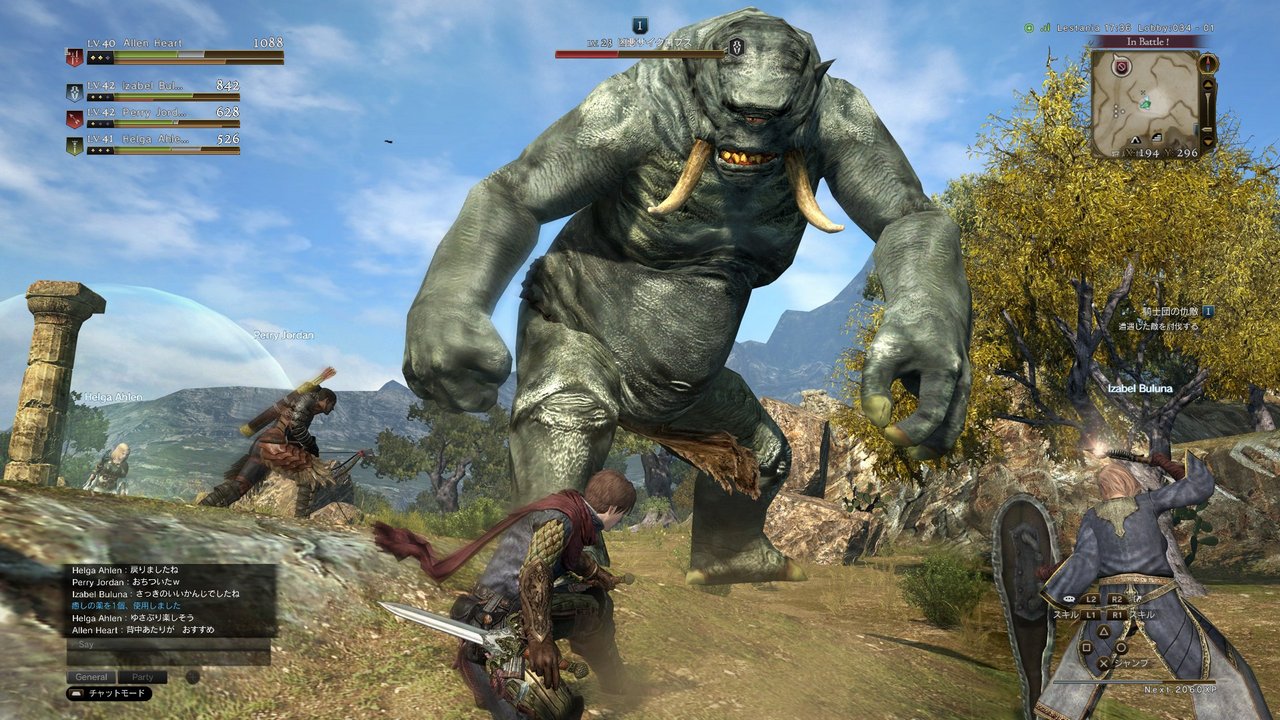Click the compass icon atop the minimap
The image size is (1280, 720).
point(1208,64)
